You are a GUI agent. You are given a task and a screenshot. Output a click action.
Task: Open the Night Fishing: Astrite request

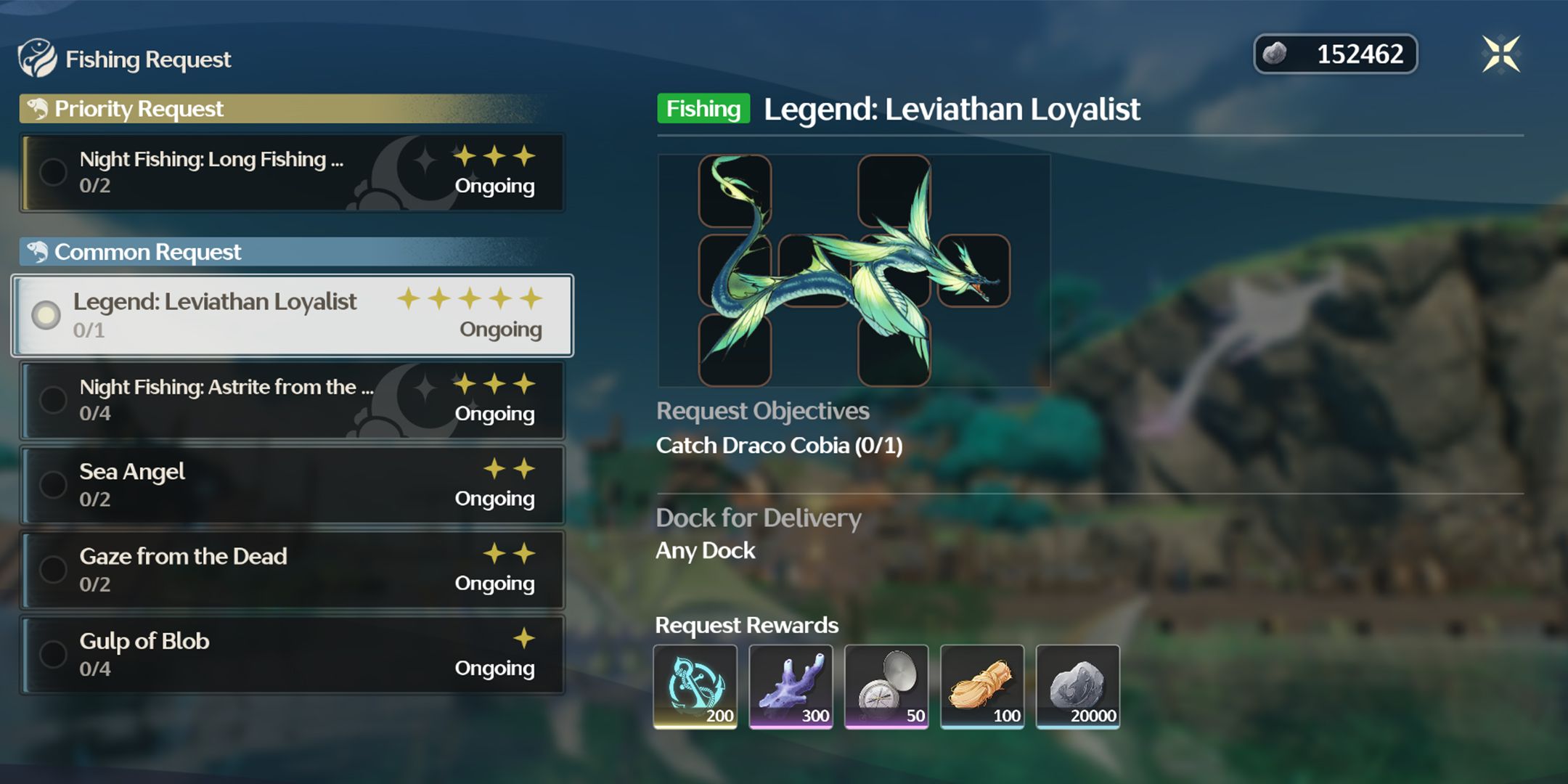292,400
